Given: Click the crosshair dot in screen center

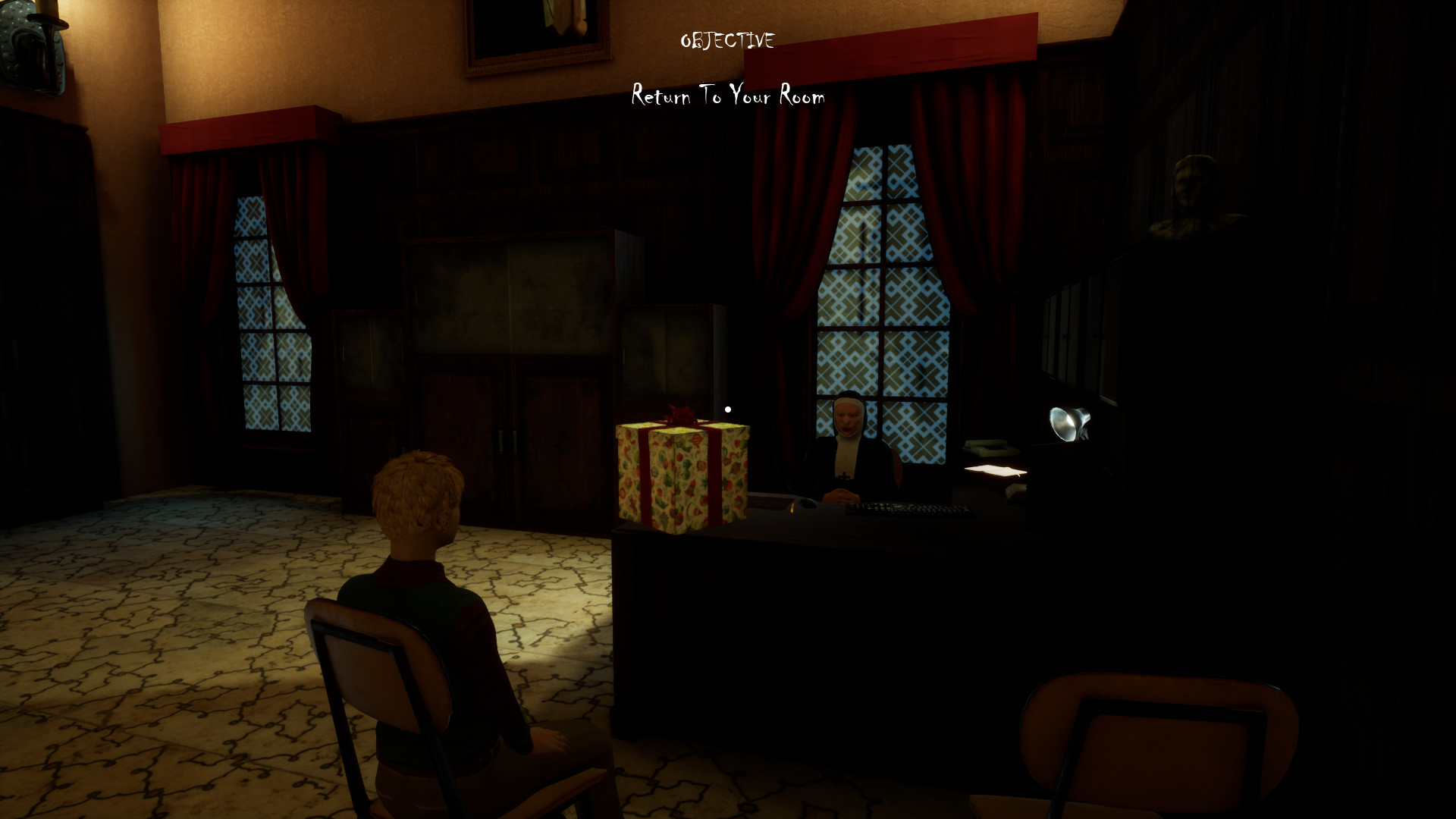Looking at the screenshot, I should [728, 409].
